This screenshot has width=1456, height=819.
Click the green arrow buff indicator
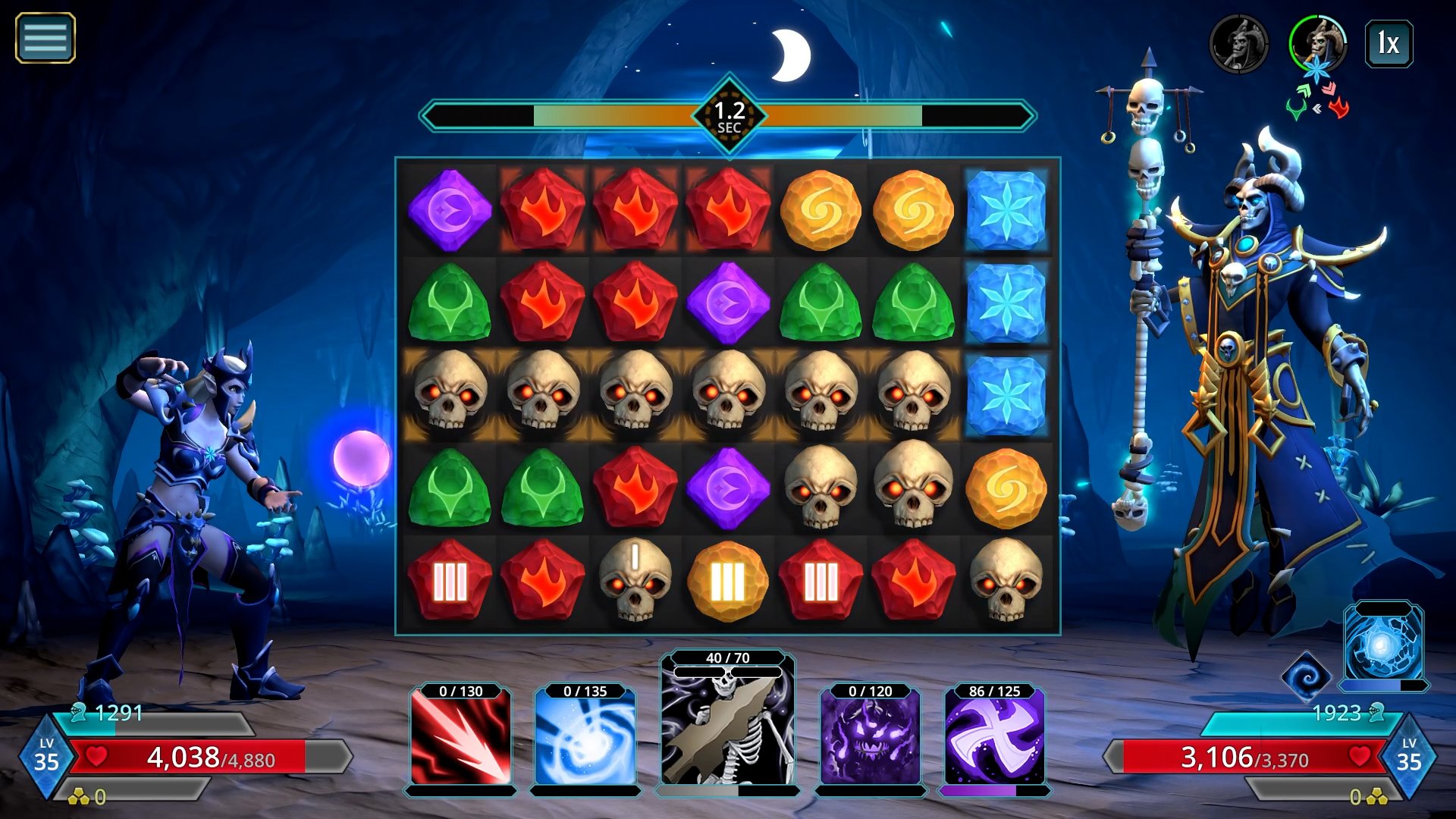(1305, 89)
